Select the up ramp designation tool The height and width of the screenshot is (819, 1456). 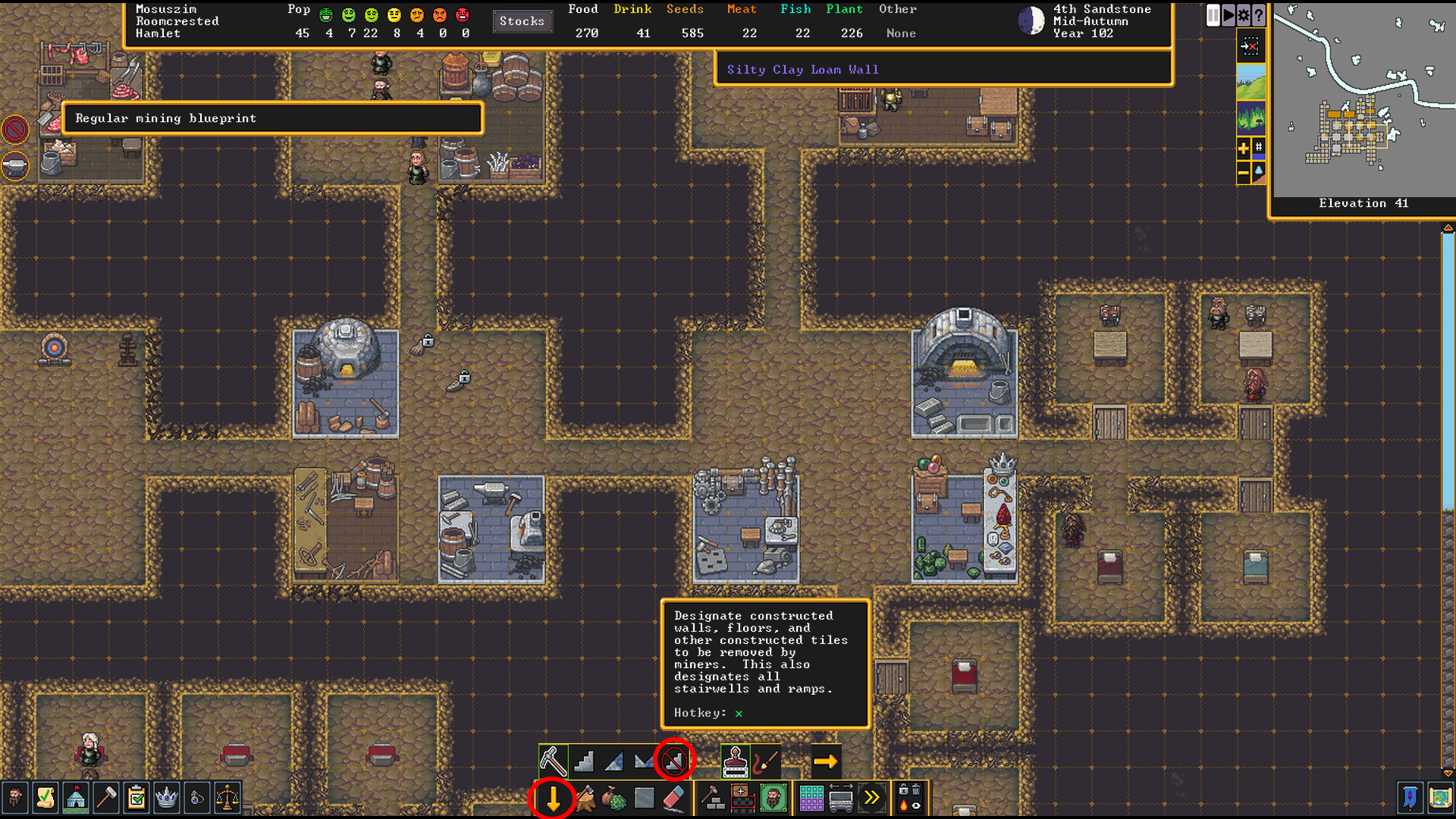(x=613, y=759)
